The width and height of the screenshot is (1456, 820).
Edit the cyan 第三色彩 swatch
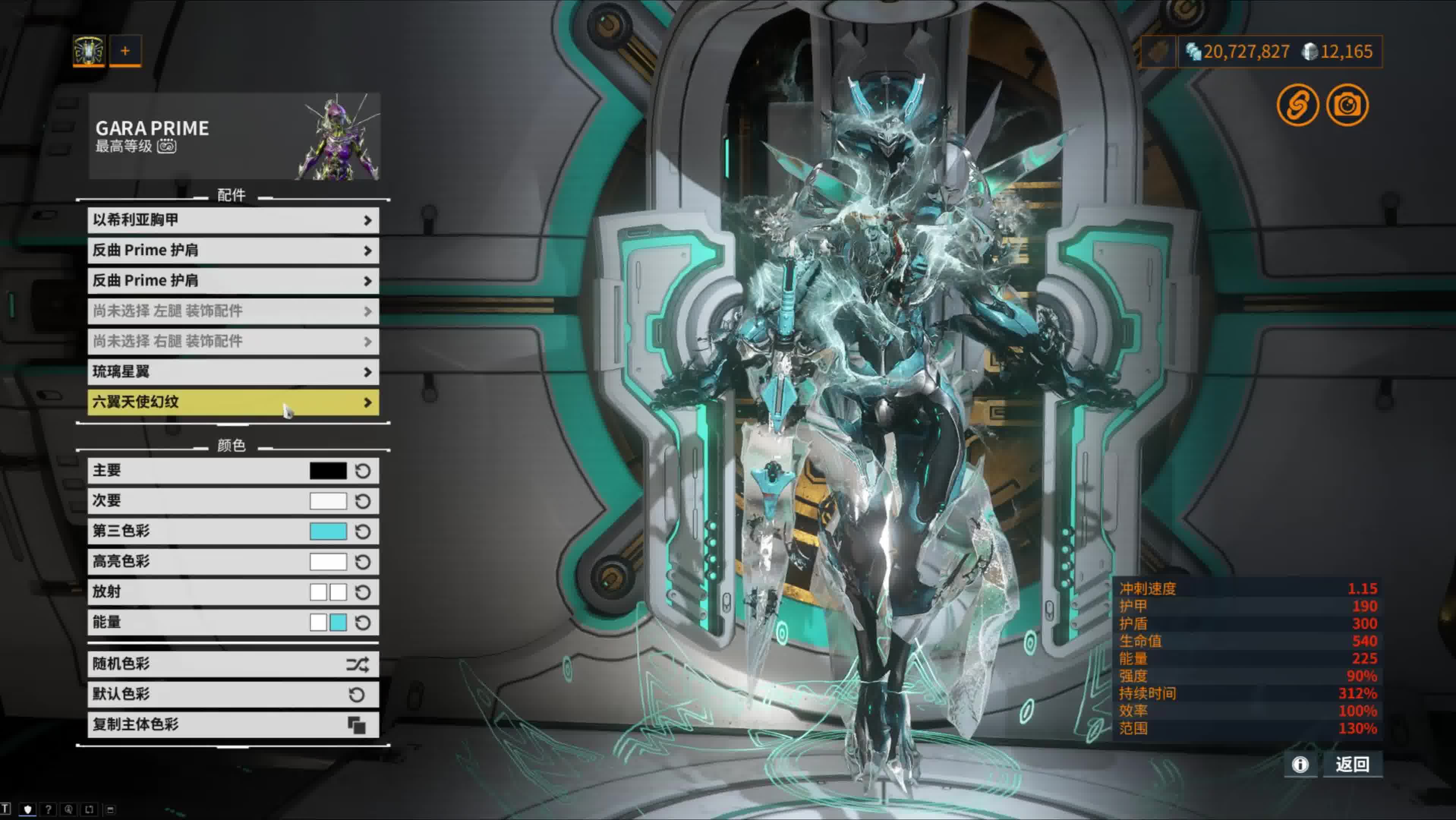click(x=328, y=531)
